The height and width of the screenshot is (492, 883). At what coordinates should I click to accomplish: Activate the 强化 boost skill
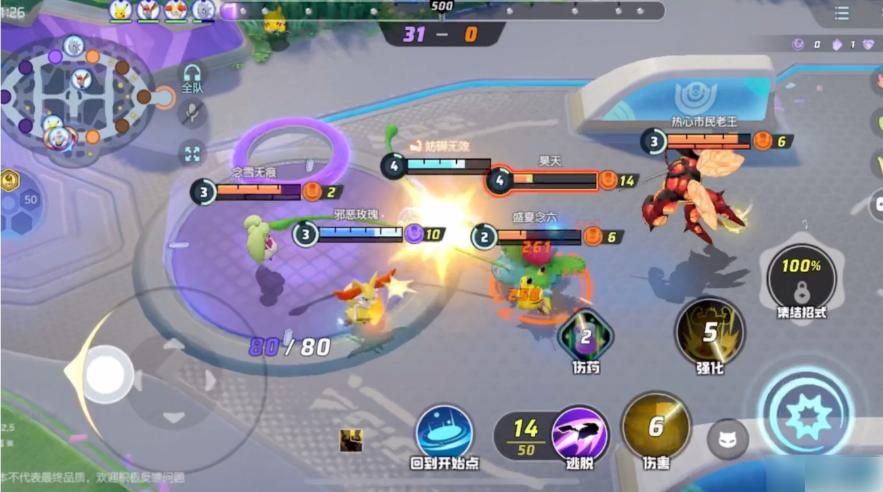click(709, 333)
